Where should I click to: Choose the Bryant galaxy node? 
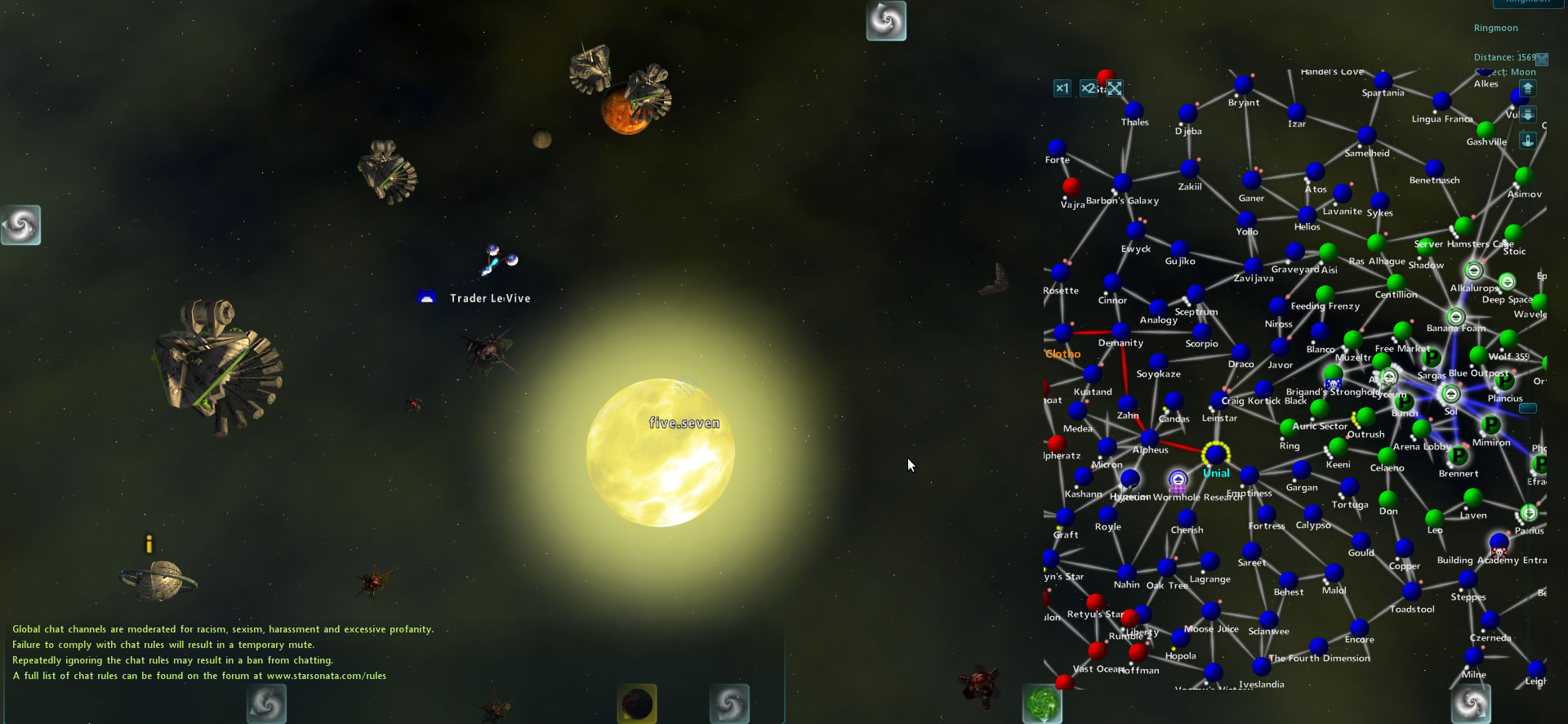1244,85
